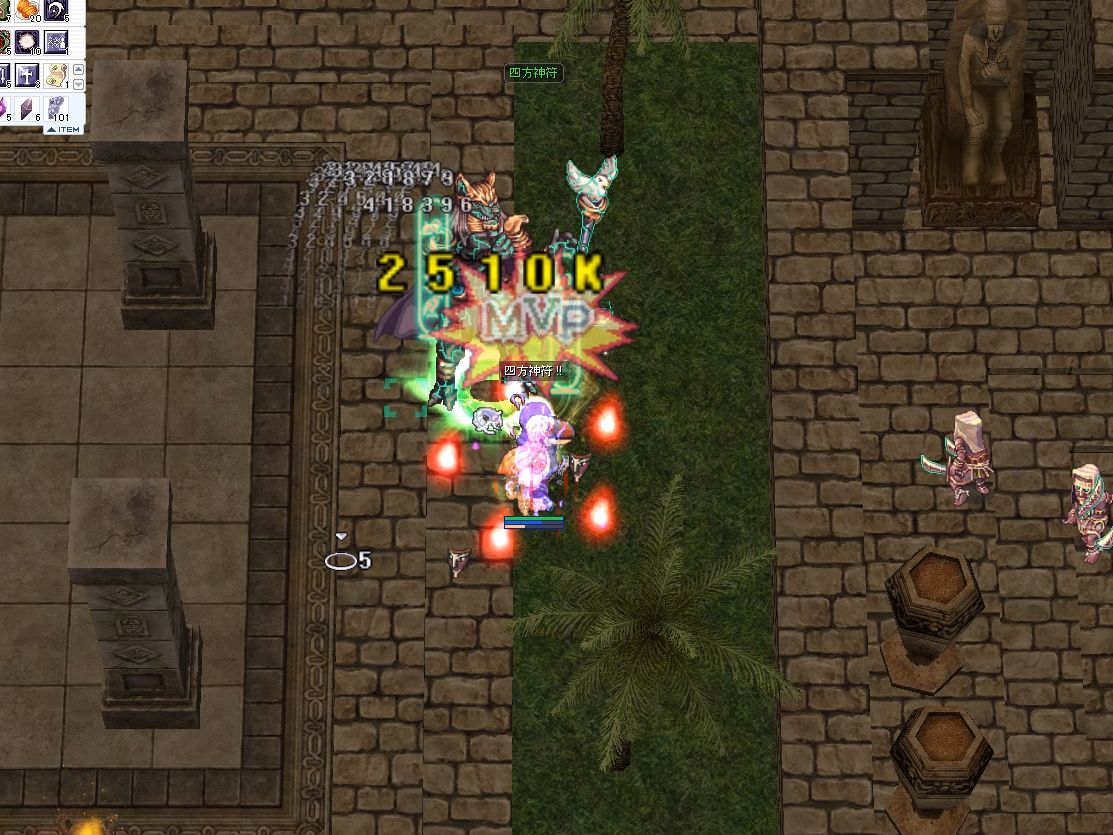The width and height of the screenshot is (1113, 835).
Task: Click the hotbar page down arrow
Action: click(76, 84)
